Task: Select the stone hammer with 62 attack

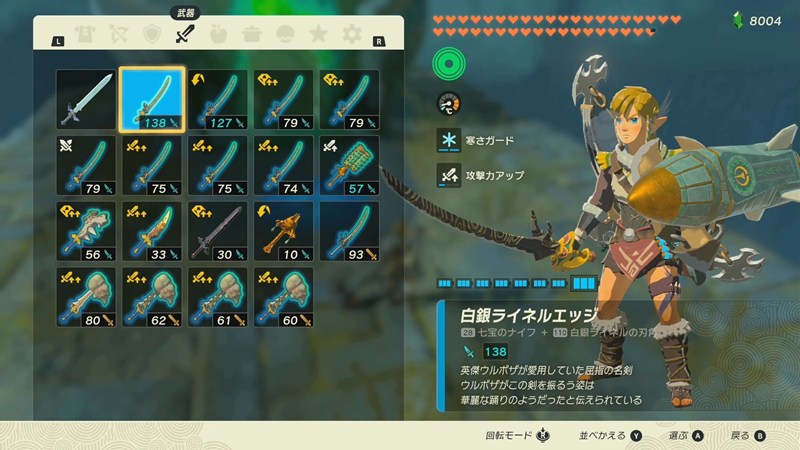Action: pos(152,297)
